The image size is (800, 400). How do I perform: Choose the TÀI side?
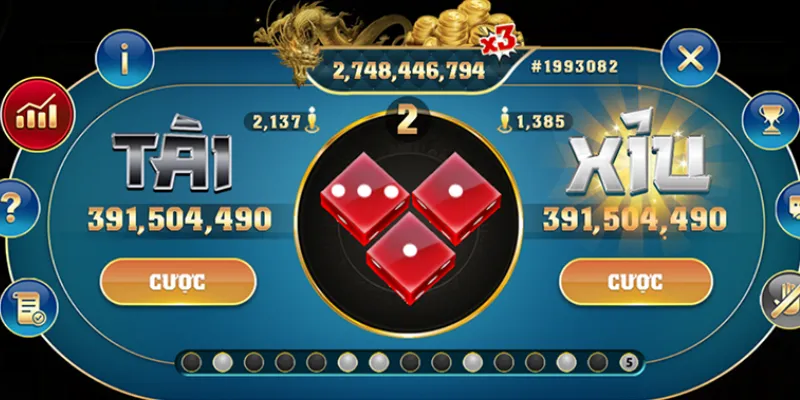172,163
